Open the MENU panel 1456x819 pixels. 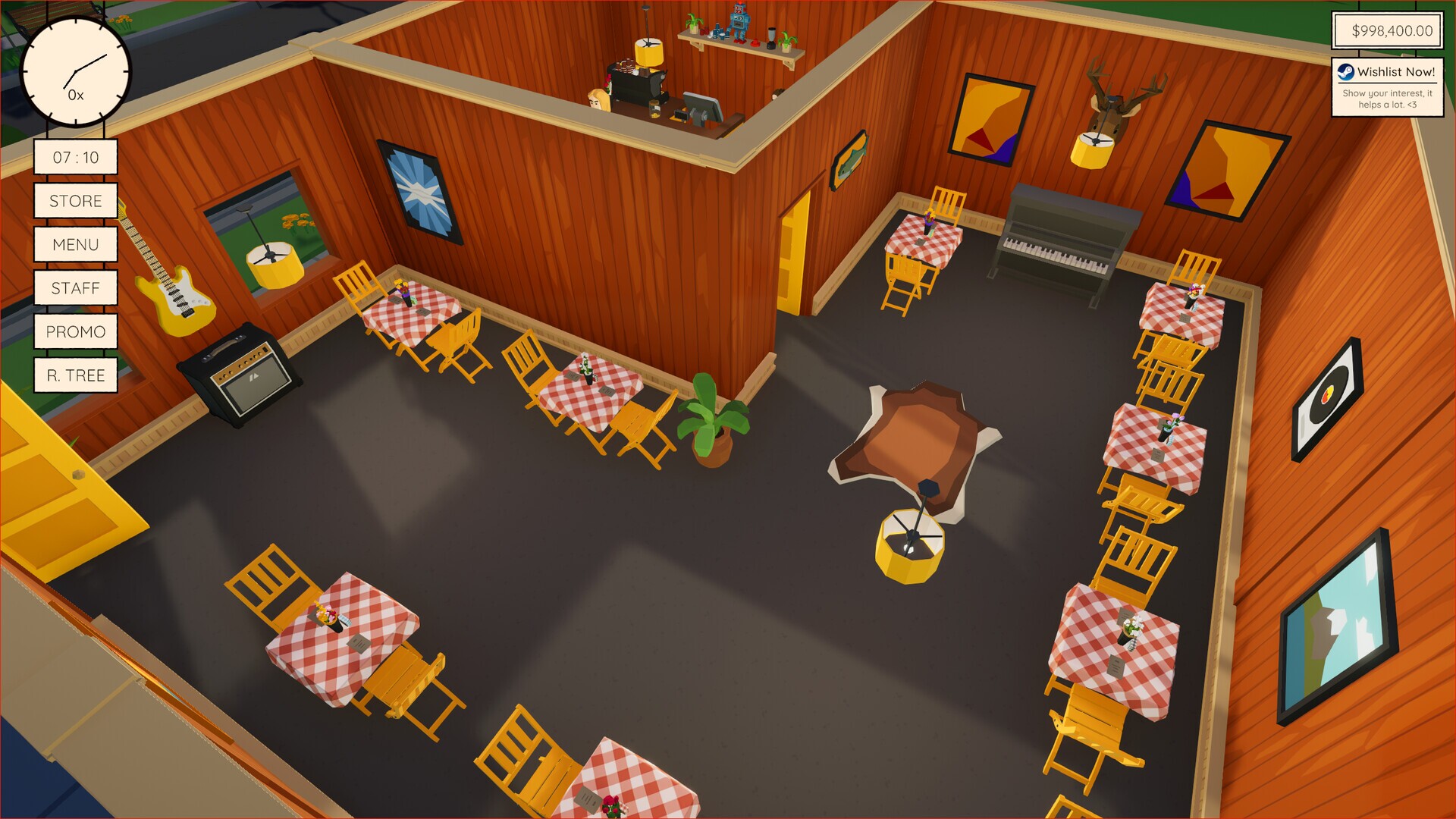click(x=75, y=244)
